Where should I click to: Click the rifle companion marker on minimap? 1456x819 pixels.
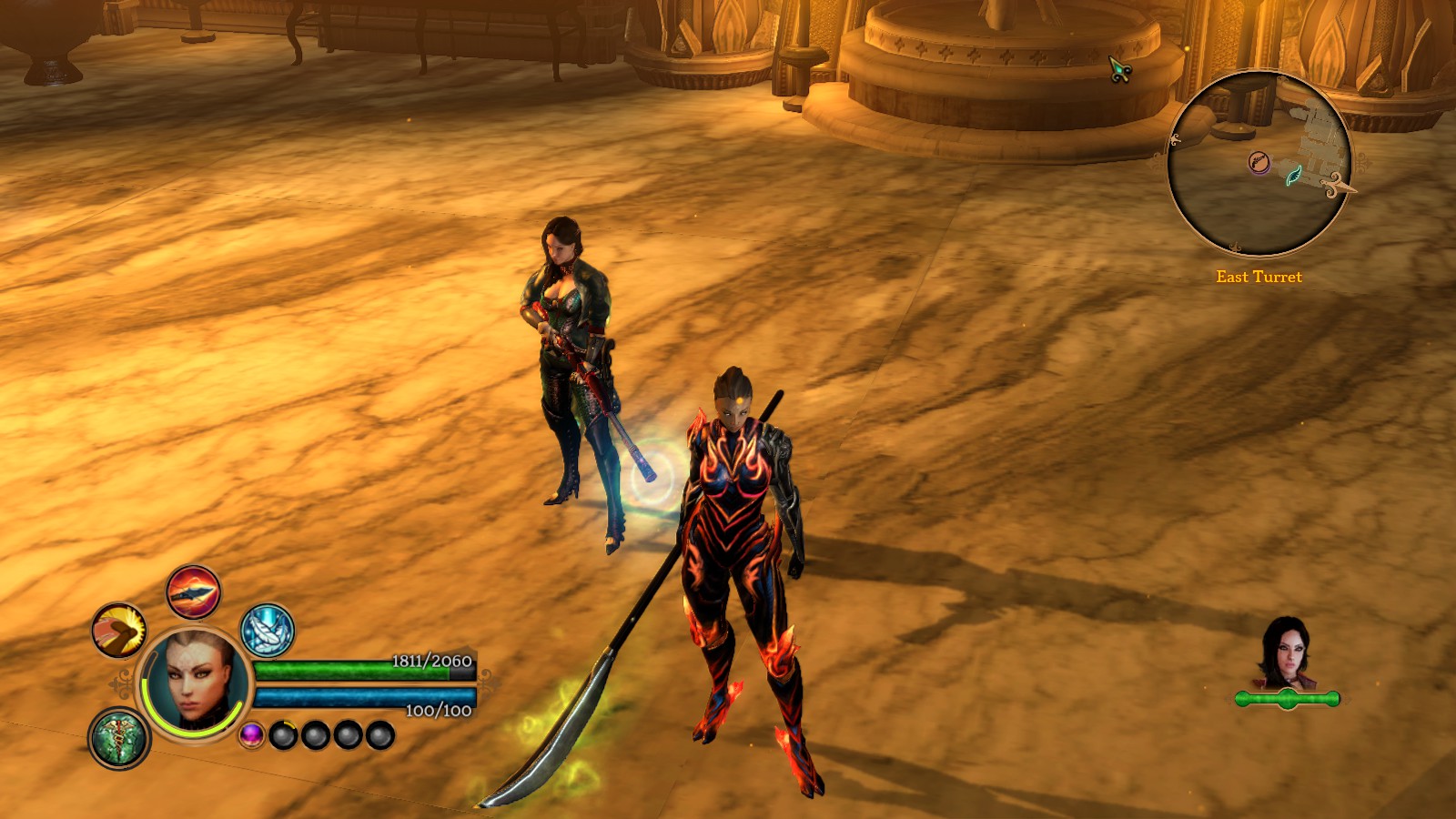pyautogui.click(x=1259, y=162)
